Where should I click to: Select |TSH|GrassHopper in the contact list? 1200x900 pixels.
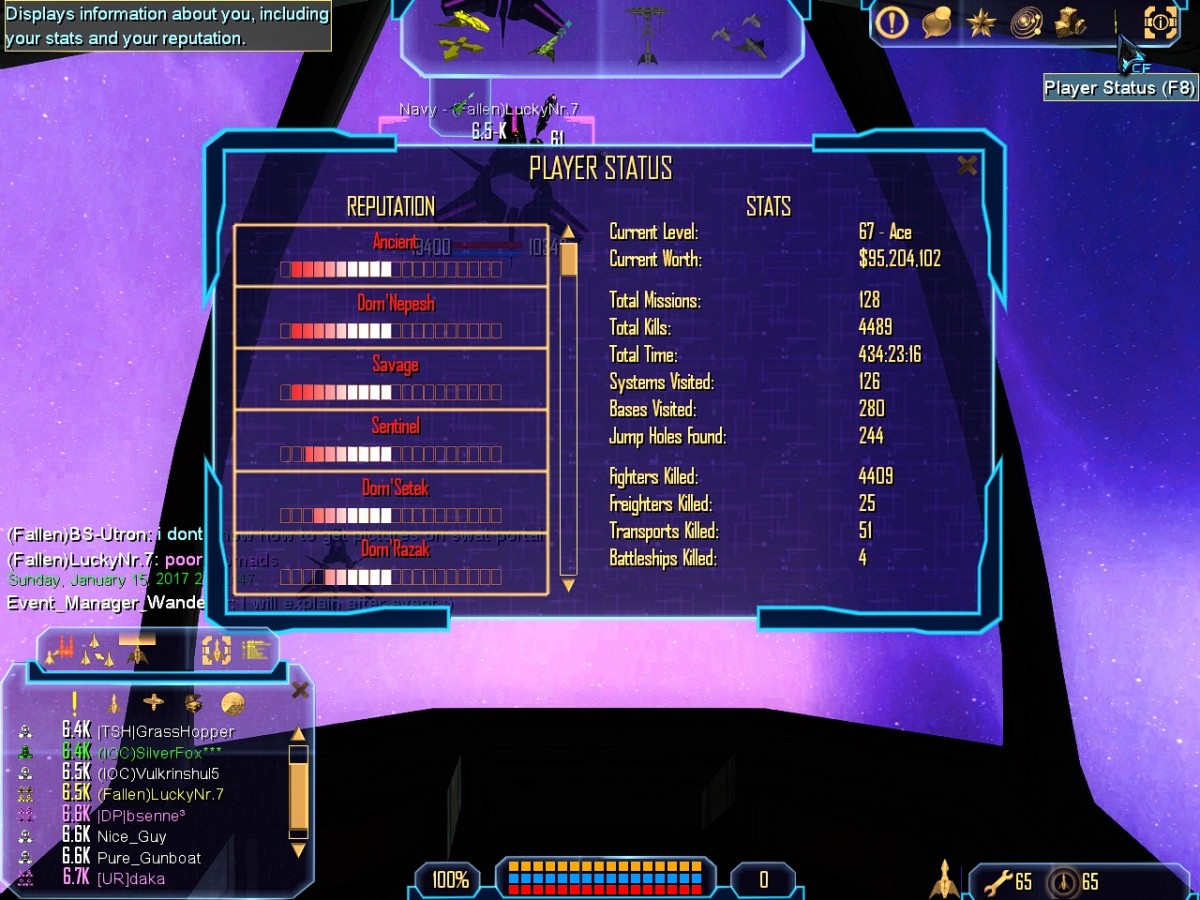tap(165, 732)
